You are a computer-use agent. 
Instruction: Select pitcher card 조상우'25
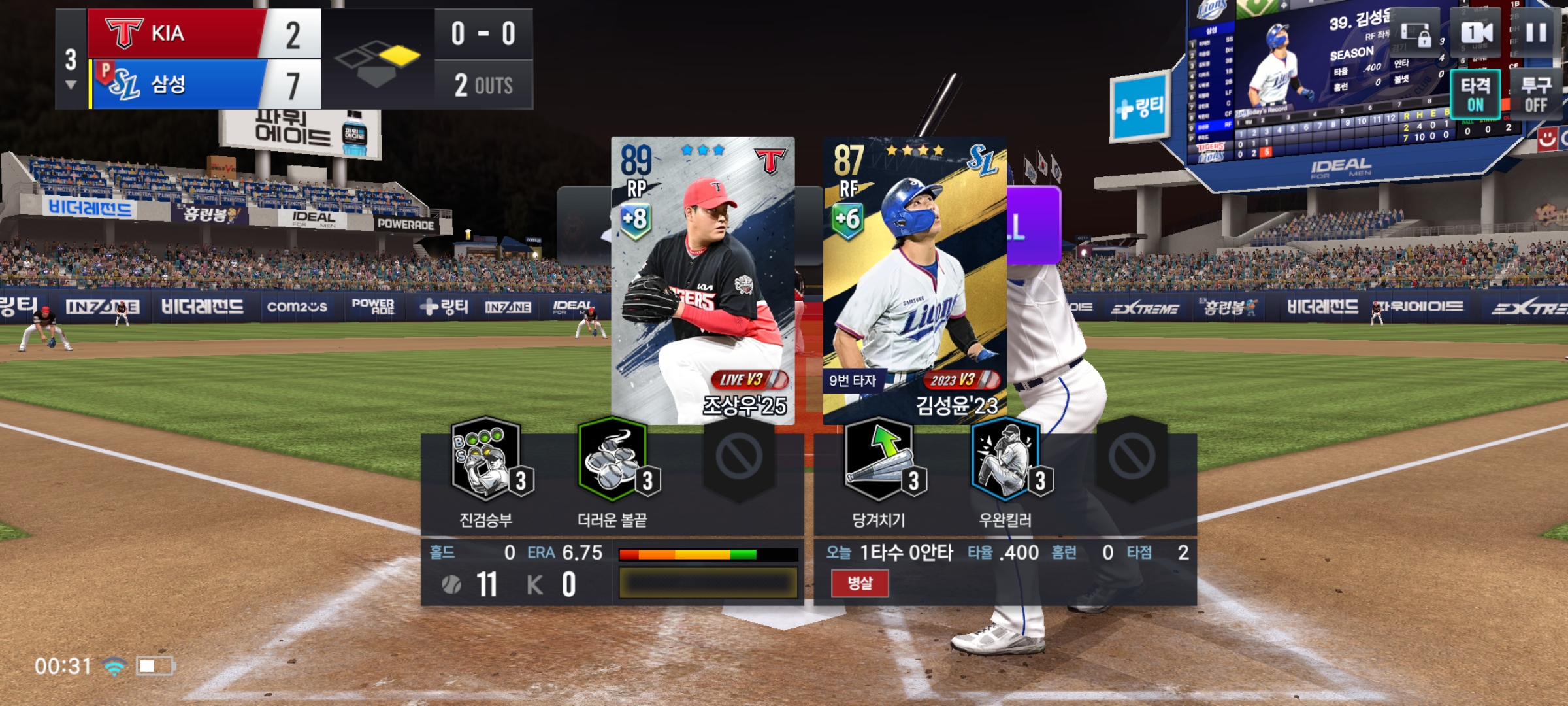pyautogui.click(x=703, y=280)
